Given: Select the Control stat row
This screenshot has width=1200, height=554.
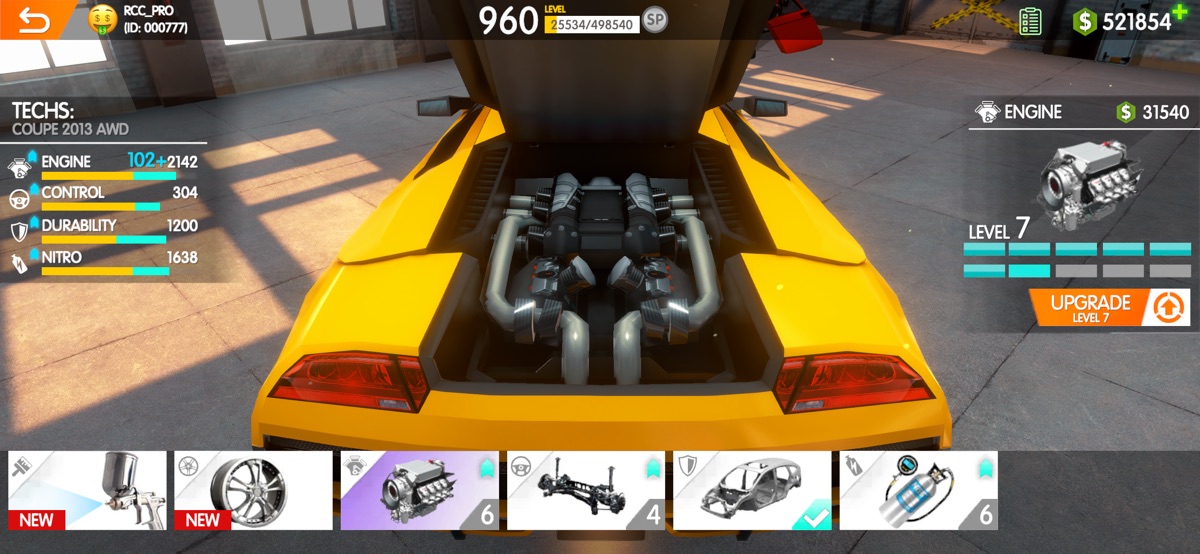Looking at the screenshot, I should pos(103,196).
